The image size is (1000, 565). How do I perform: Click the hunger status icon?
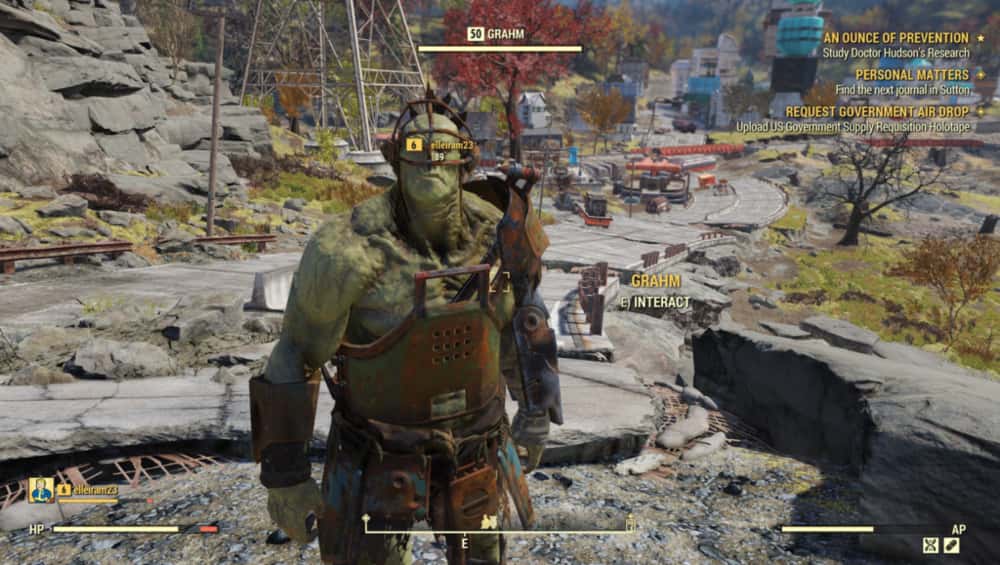(931, 546)
